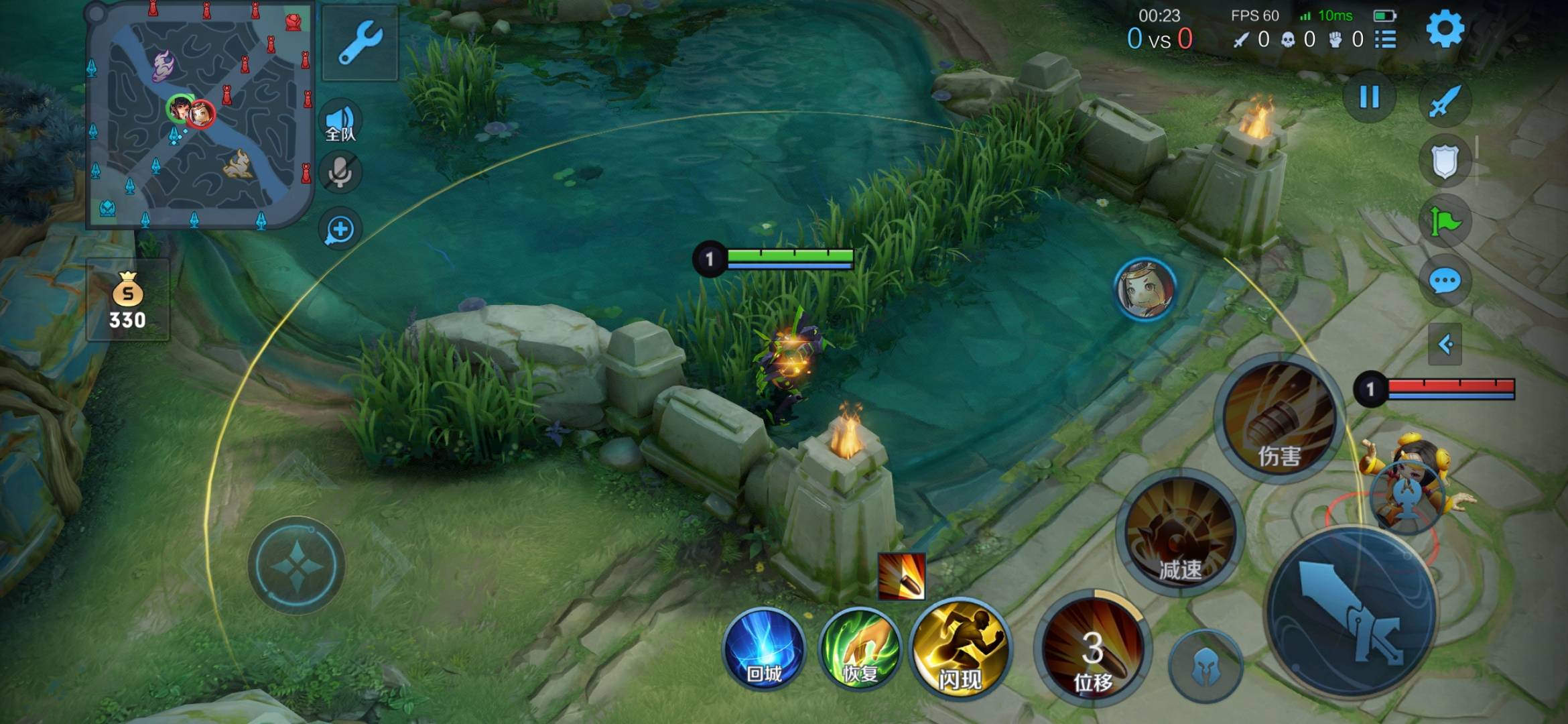Select the green flag rally signal

[1444, 221]
